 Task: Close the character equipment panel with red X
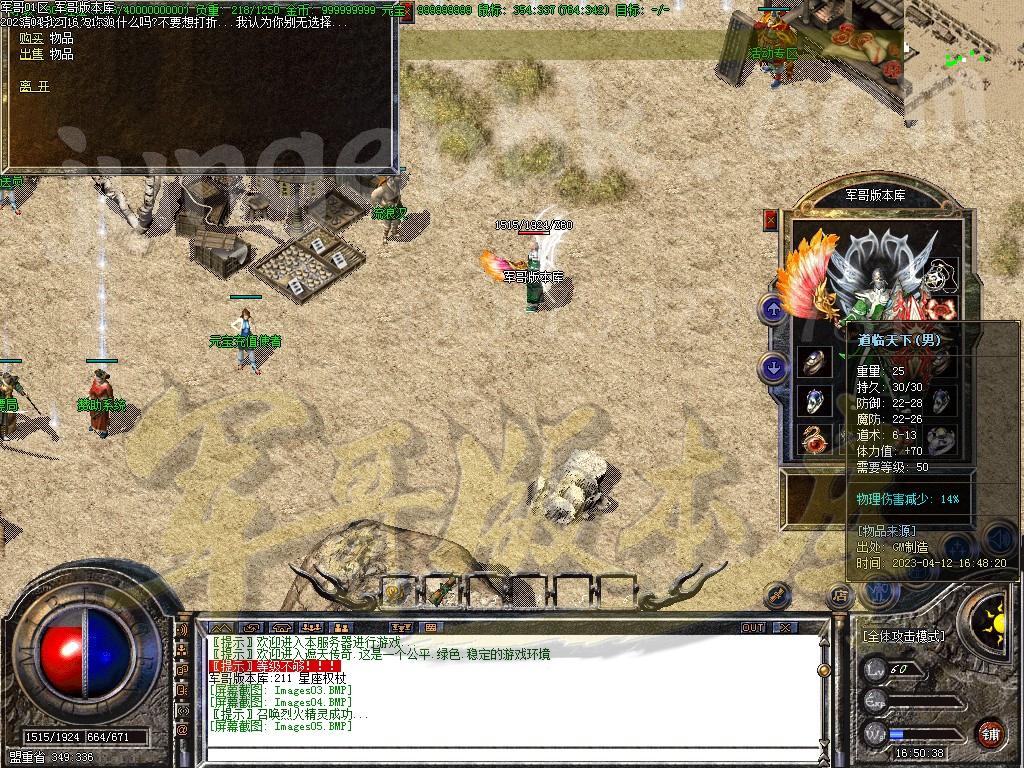tap(770, 220)
